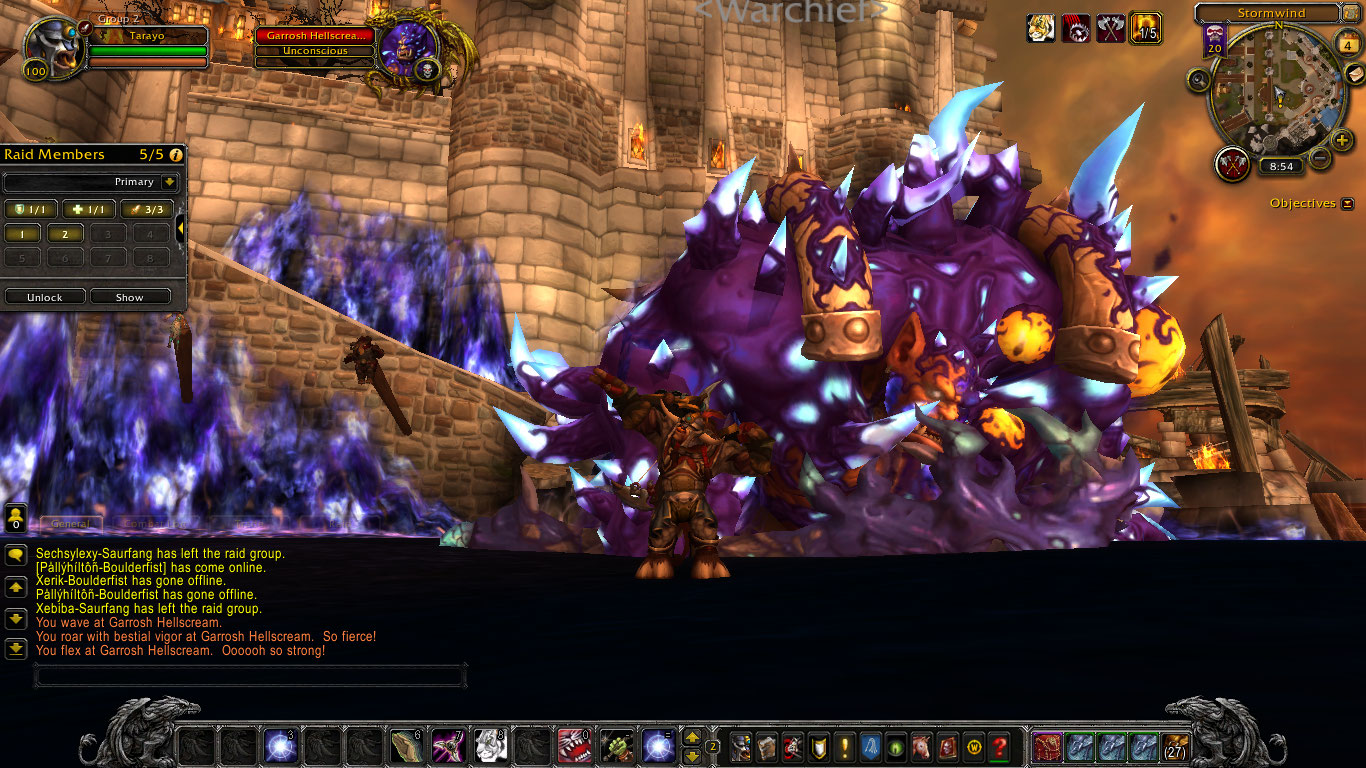Toggle the healer role filter button
Image resolution: width=1366 pixels, height=768 pixels.
tap(89, 210)
